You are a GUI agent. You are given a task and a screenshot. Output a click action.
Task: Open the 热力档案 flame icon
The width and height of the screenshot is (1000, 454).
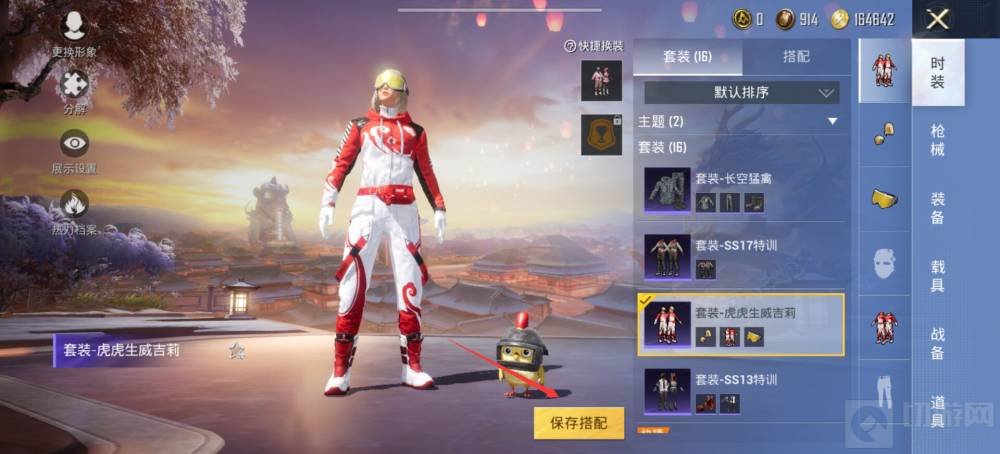click(74, 210)
